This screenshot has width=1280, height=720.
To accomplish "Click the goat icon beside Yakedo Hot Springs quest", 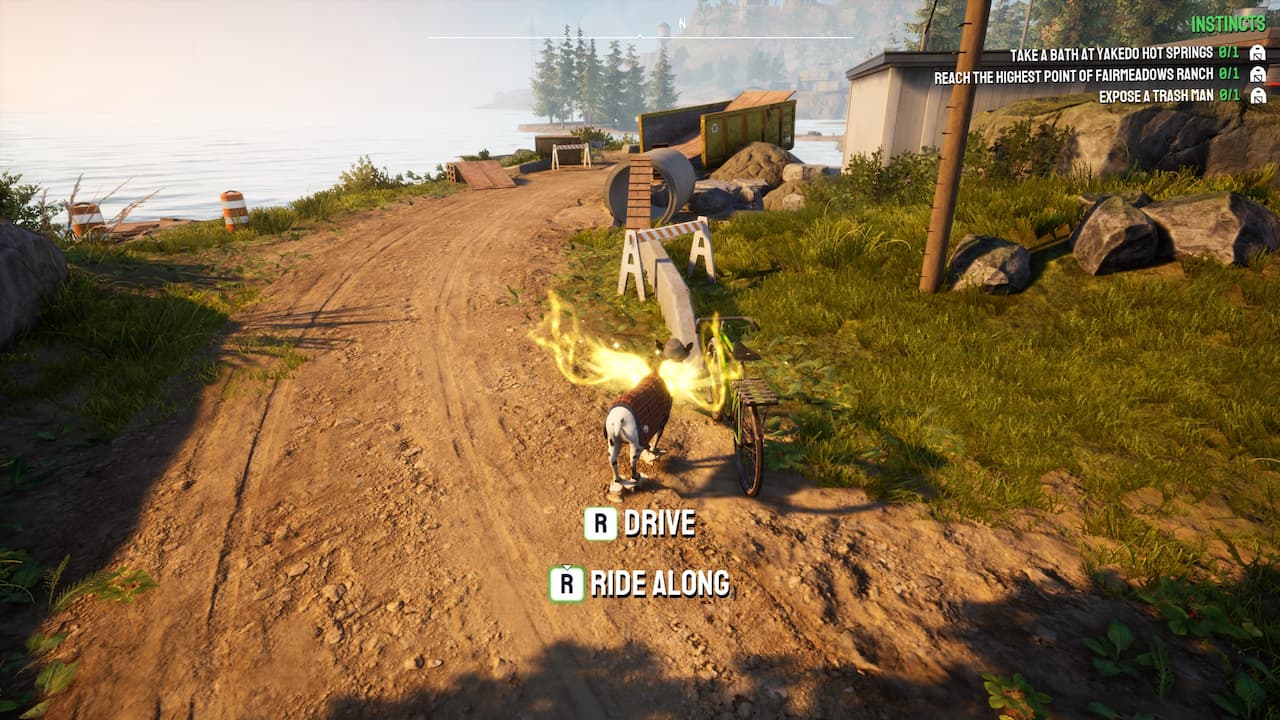I will coord(1258,53).
